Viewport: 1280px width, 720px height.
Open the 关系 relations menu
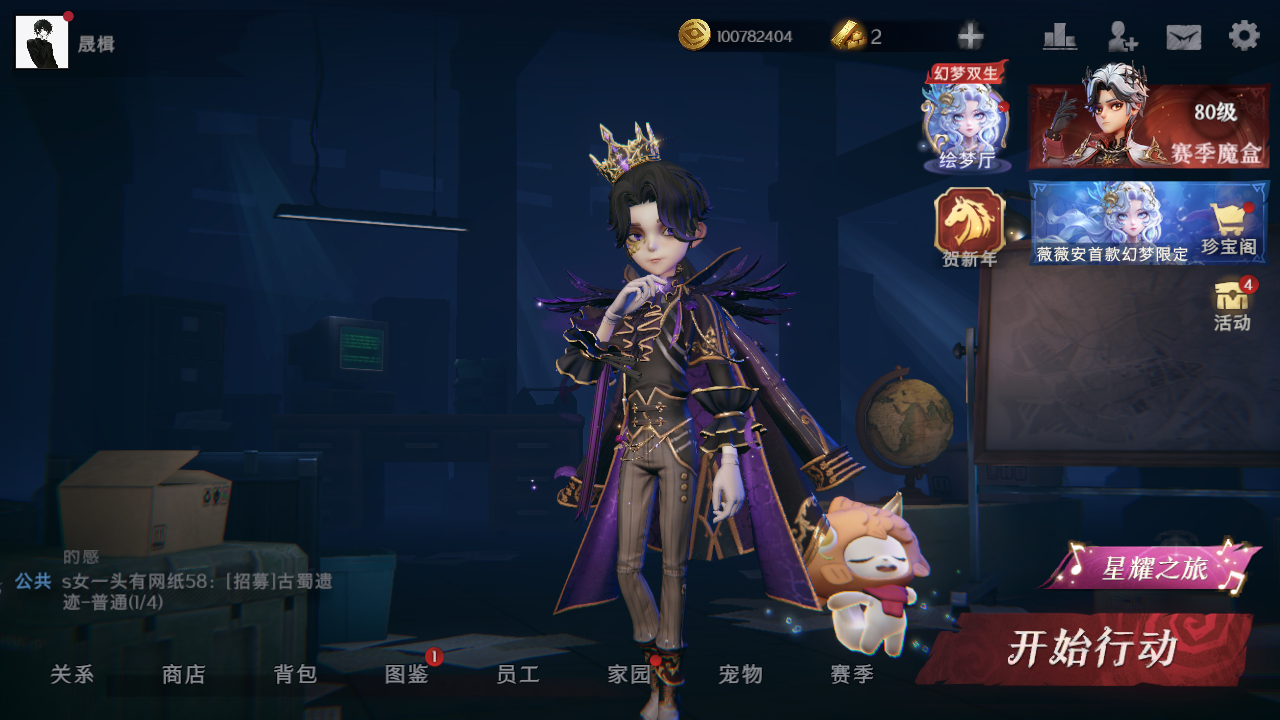(x=72, y=675)
